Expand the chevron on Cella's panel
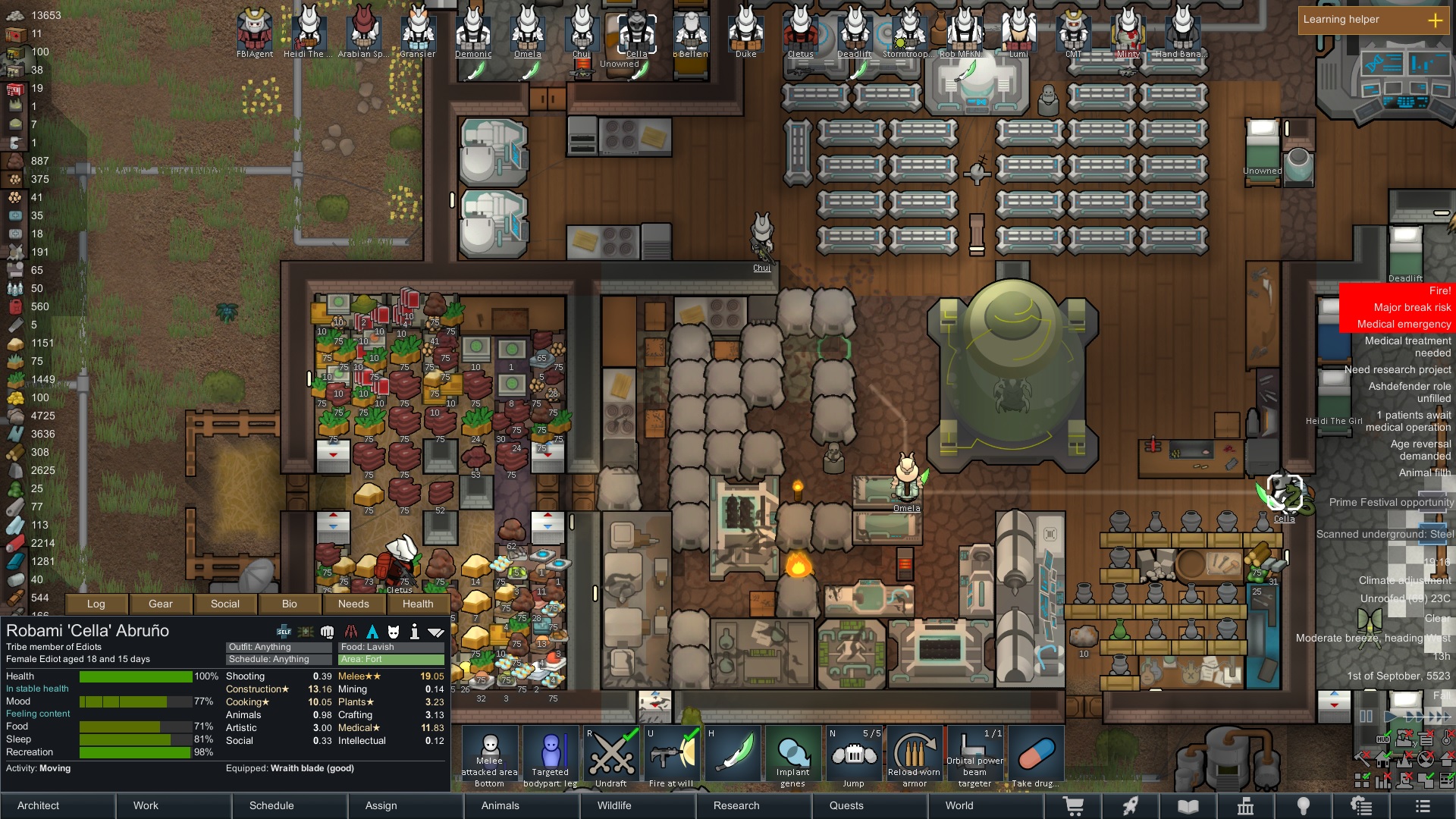Screen dimensions: 1456x819 436,631
